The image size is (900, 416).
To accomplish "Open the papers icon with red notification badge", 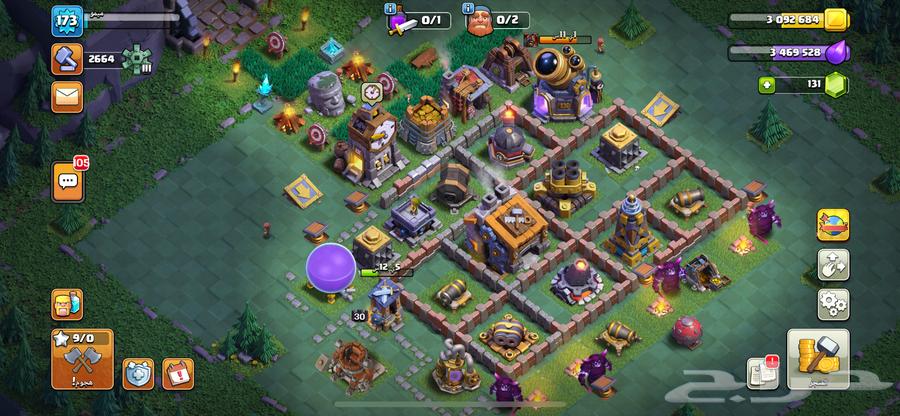I will click(760, 373).
